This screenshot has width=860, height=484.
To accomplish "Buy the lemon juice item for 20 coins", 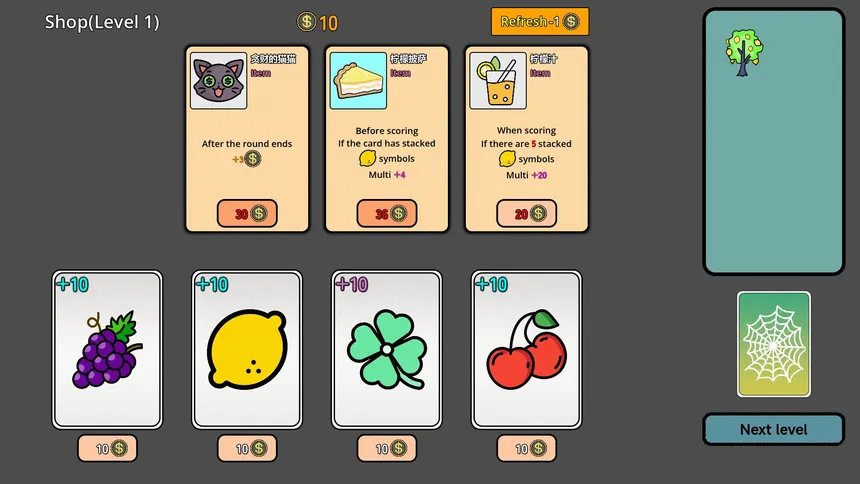I will tap(527, 213).
